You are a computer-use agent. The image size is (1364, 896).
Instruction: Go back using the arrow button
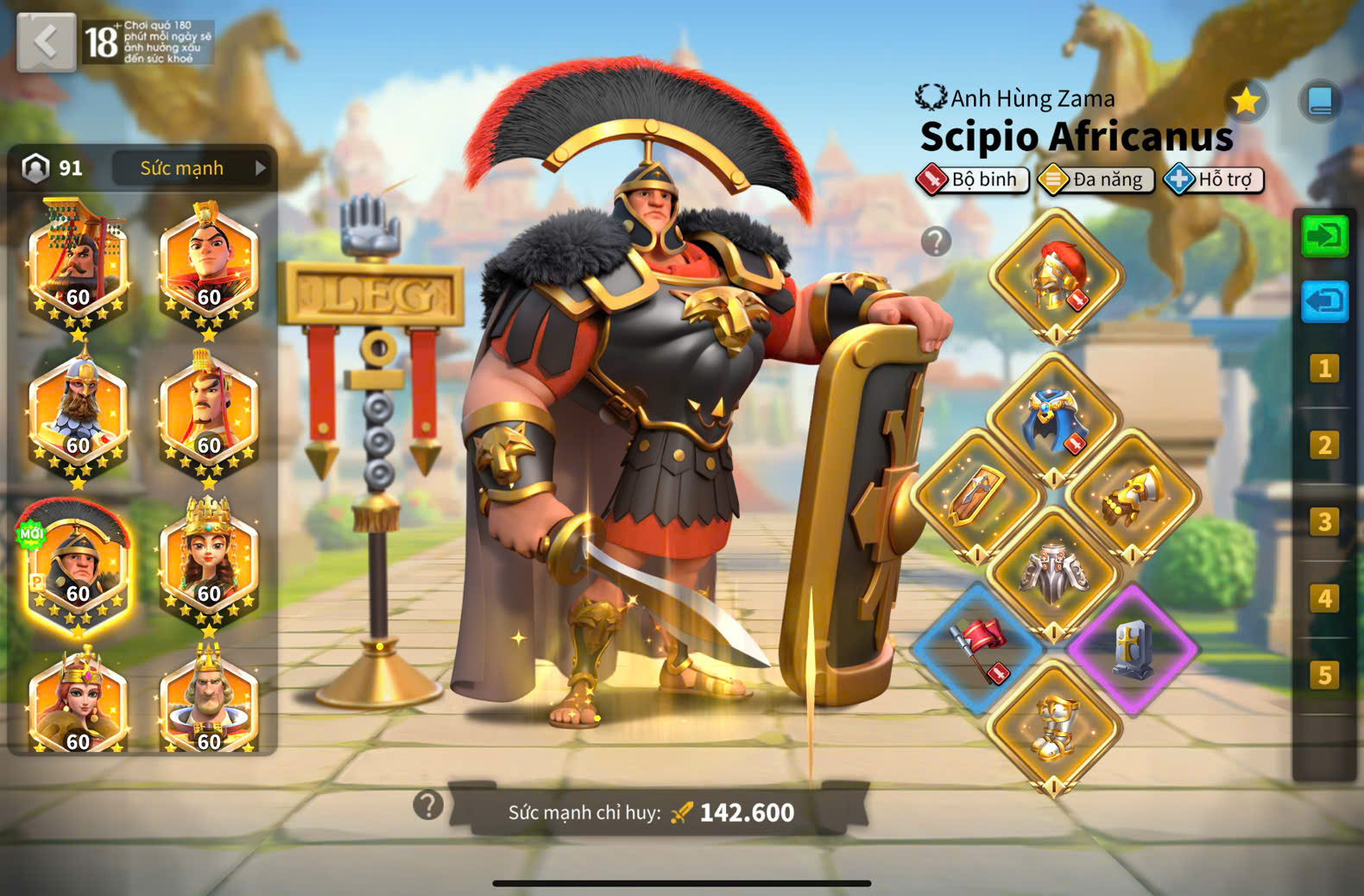[46, 41]
